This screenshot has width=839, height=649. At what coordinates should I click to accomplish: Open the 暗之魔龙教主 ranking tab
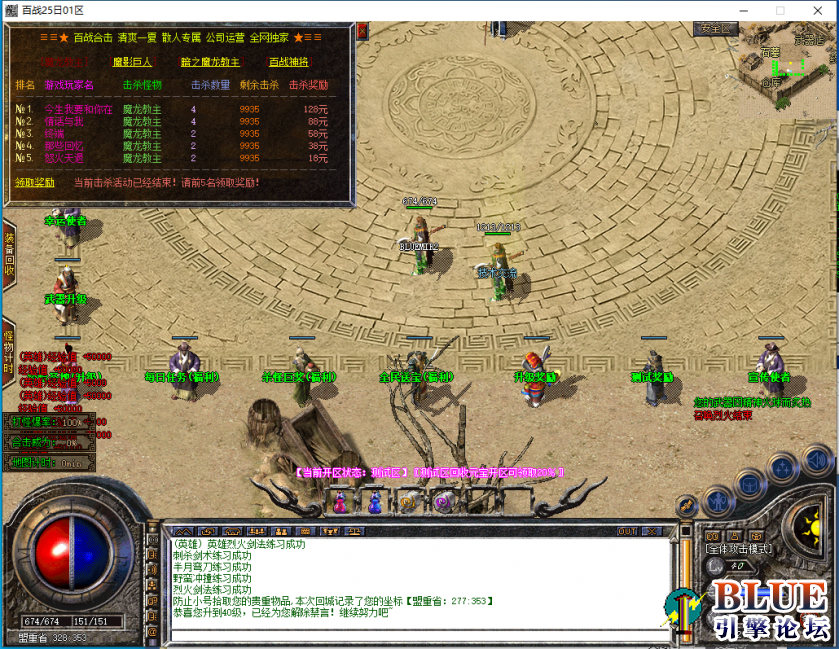210,62
